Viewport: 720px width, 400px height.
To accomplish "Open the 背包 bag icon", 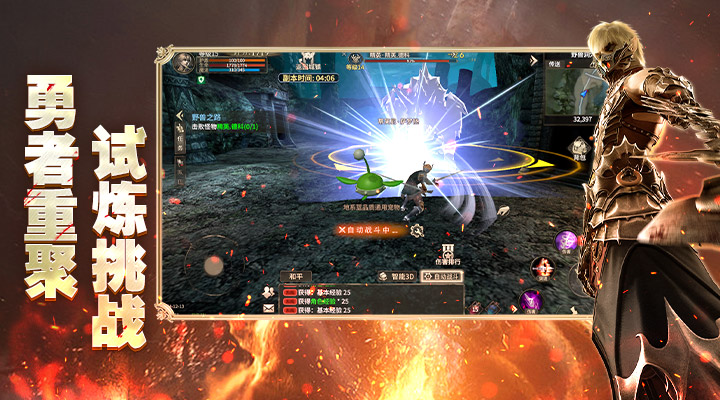I will pyautogui.click(x=579, y=145).
